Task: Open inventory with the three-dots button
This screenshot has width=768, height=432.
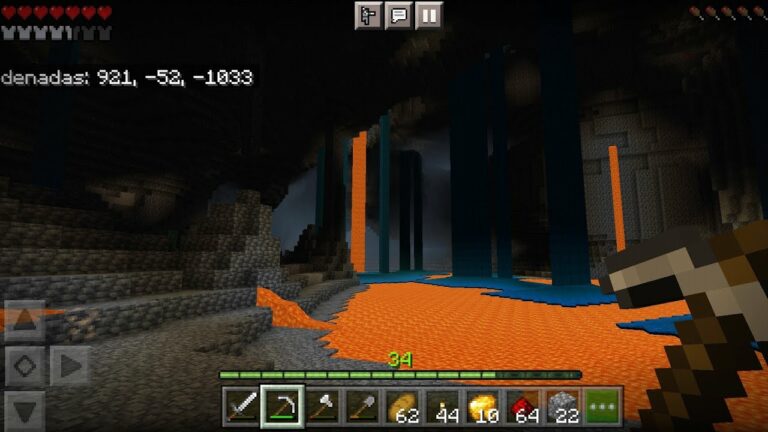Action: [x=602, y=406]
